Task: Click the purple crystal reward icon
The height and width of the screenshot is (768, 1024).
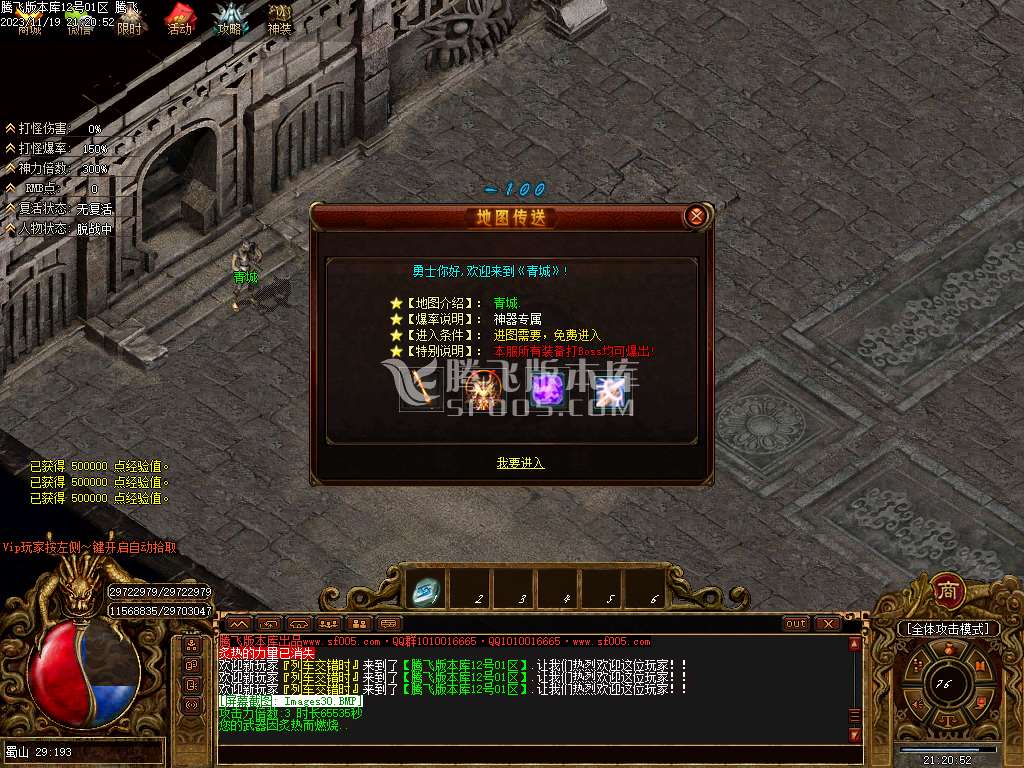Action: [548, 391]
